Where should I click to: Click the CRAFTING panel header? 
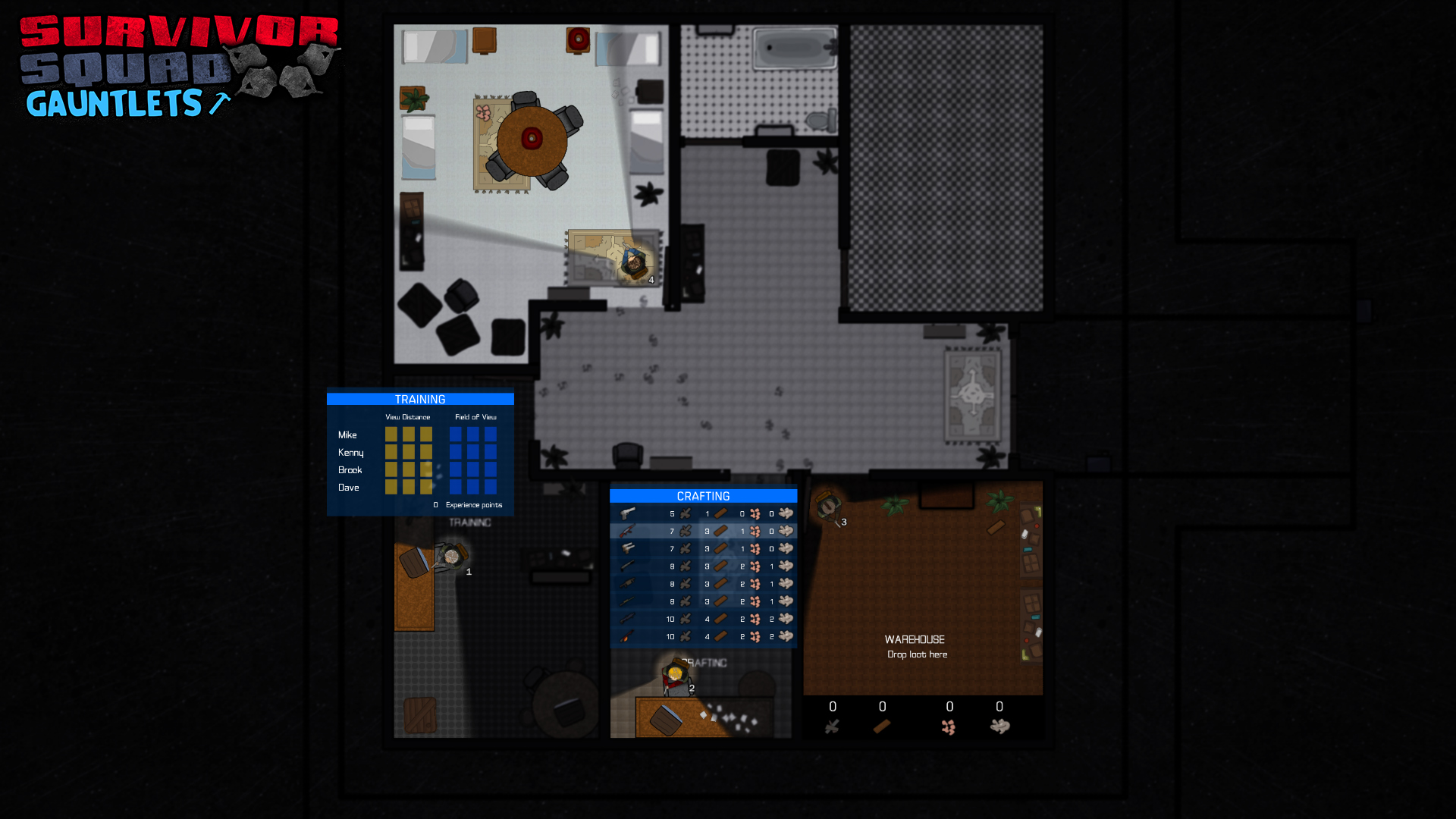coord(703,496)
